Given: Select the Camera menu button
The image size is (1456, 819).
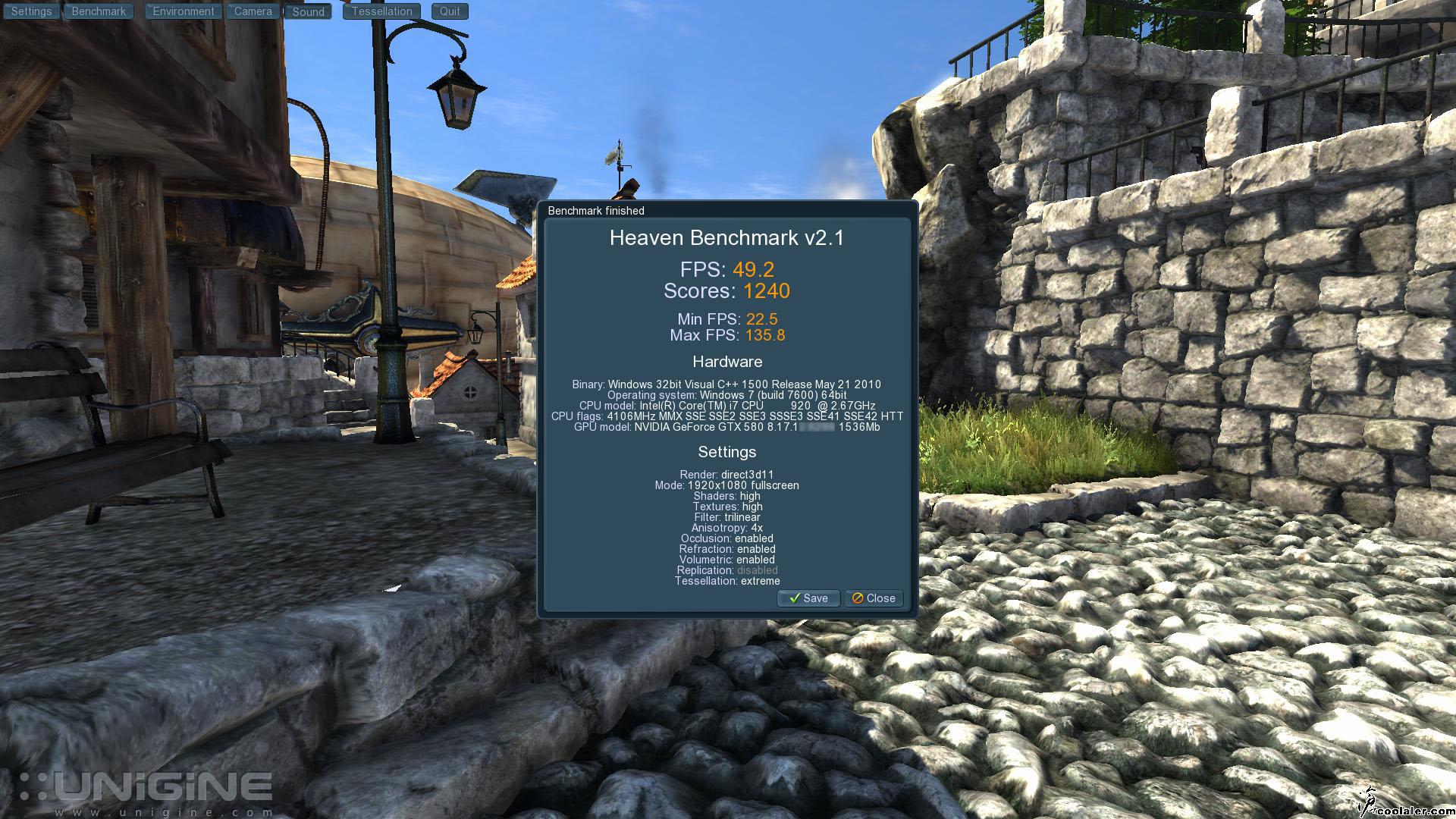Looking at the screenshot, I should pos(253,11).
